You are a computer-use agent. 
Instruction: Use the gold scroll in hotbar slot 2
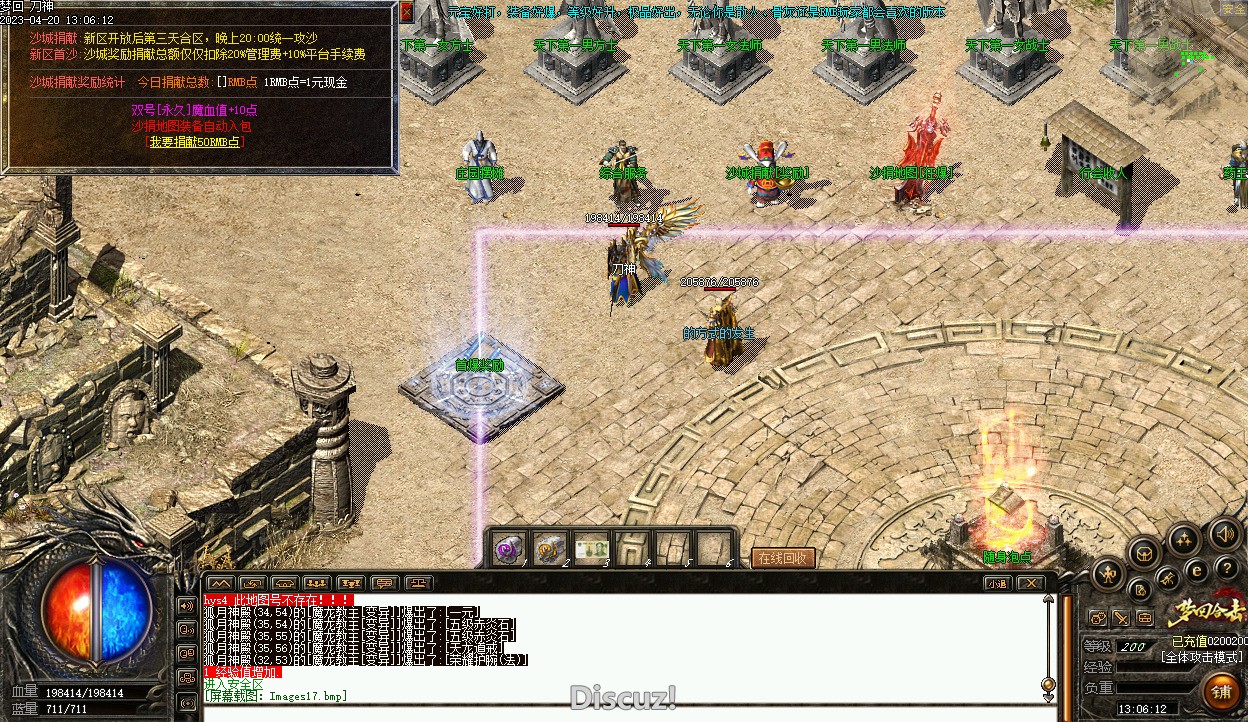551,549
